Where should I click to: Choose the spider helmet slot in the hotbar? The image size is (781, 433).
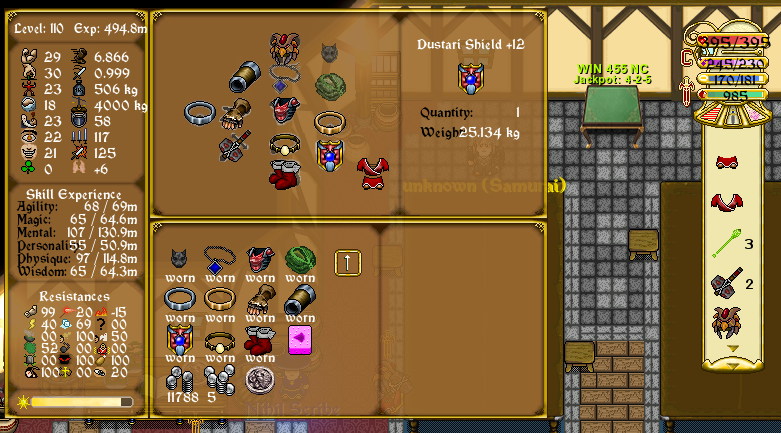[x=727, y=322]
